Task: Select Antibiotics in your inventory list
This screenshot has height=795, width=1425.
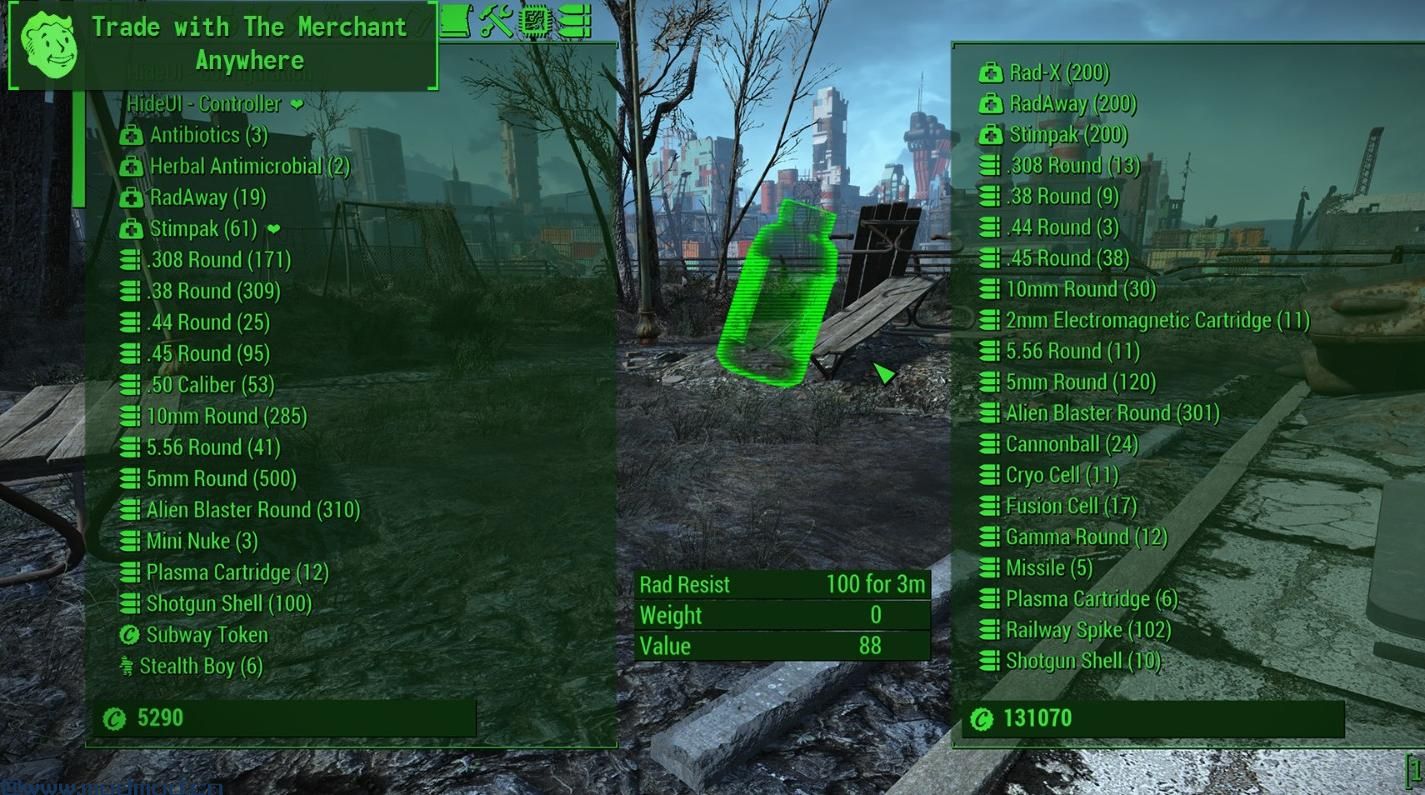Action: (x=208, y=135)
